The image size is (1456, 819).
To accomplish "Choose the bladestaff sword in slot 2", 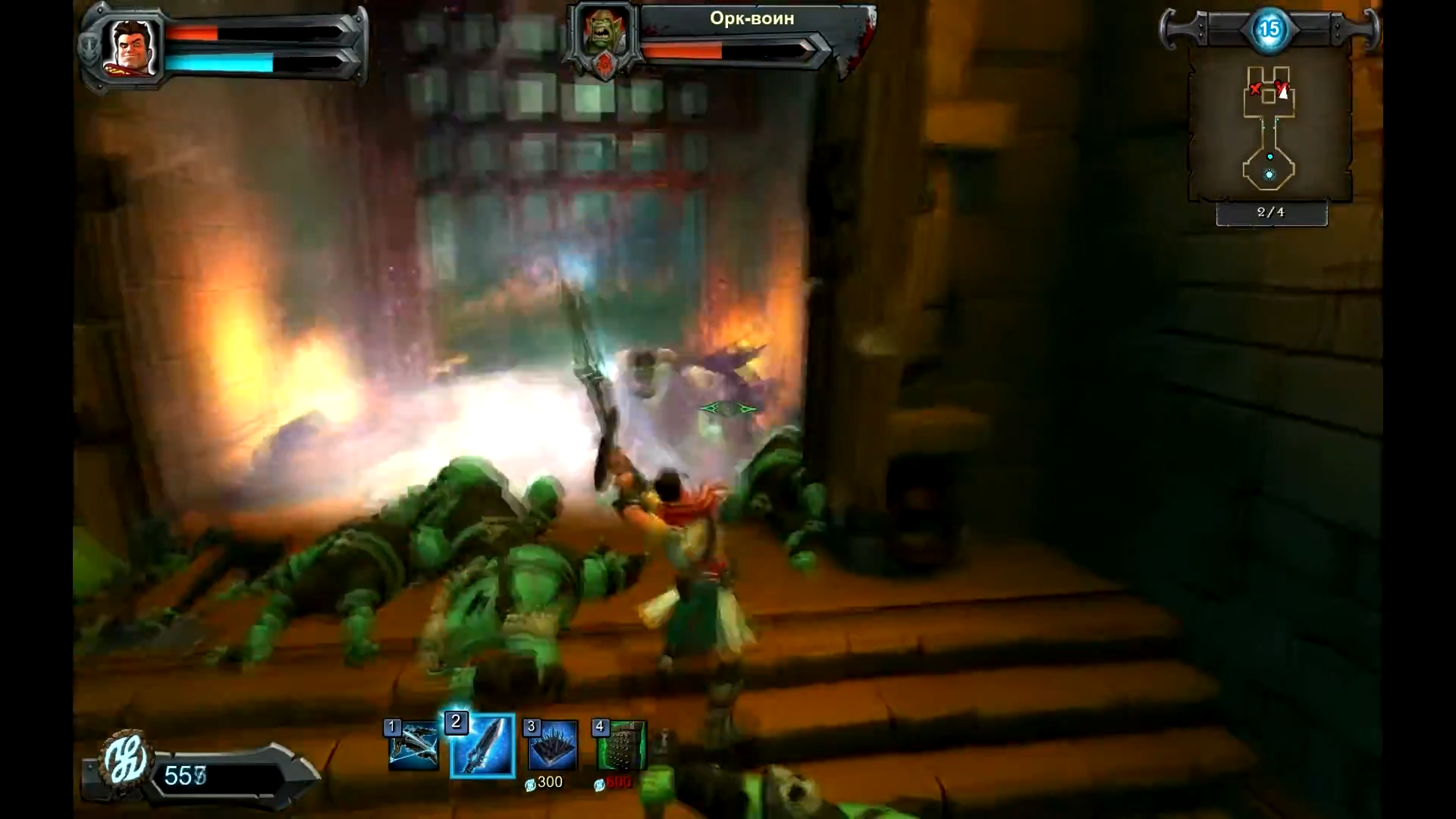I will (483, 745).
